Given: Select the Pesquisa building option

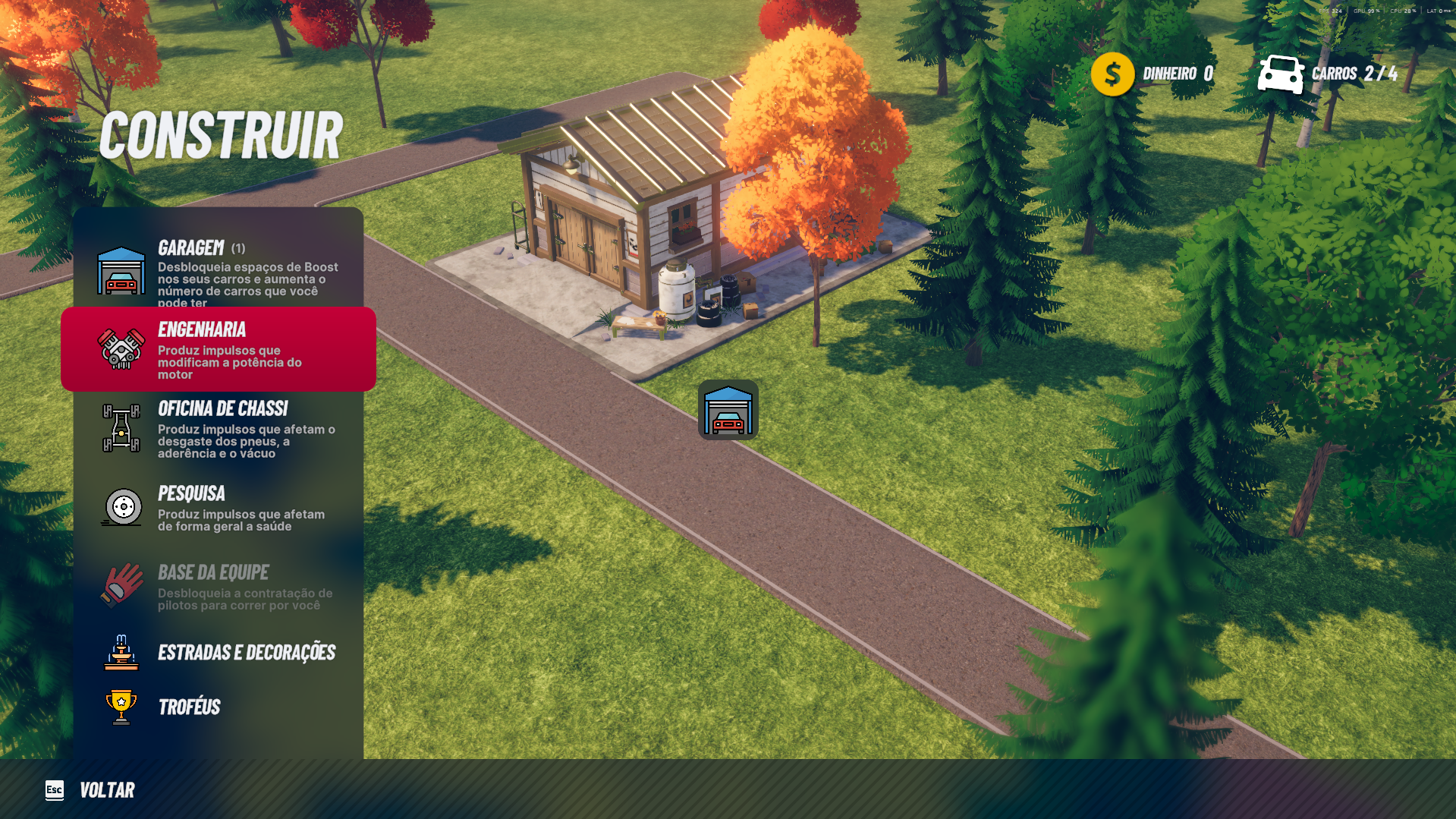Looking at the screenshot, I should [x=219, y=507].
